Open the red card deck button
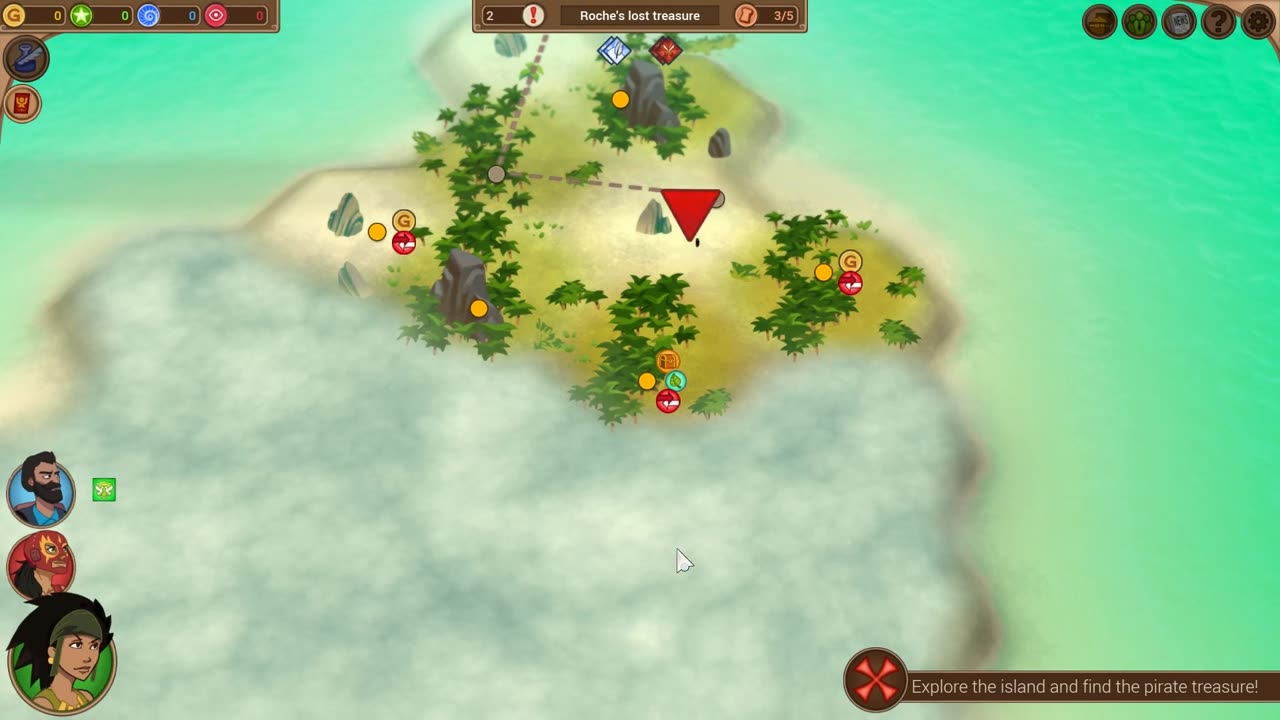The height and width of the screenshot is (720, 1280). (x=22, y=103)
